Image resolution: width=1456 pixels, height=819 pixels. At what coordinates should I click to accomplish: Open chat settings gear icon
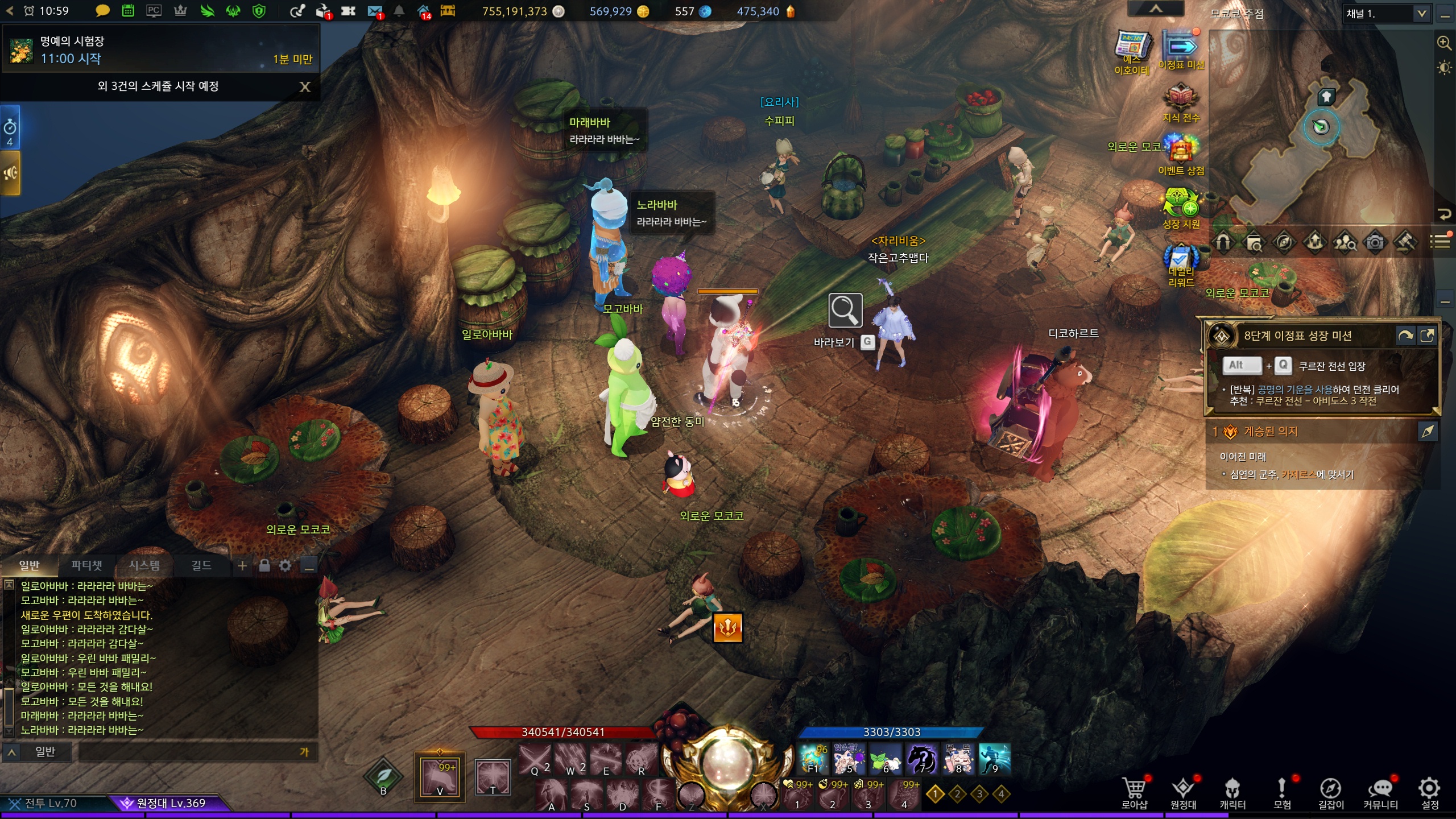[x=286, y=565]
